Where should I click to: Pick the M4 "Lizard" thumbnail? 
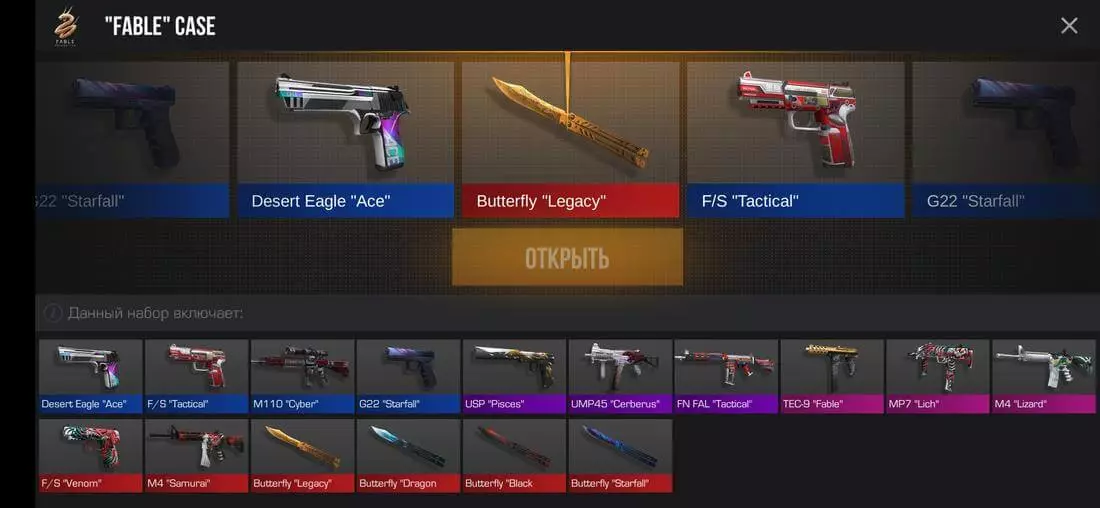click(1044, 376)
